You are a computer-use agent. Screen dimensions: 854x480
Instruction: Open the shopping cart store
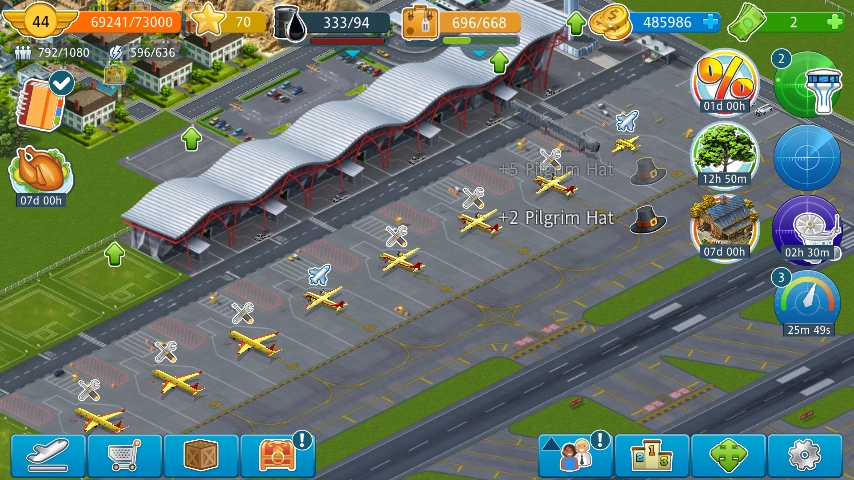(124, 455)
